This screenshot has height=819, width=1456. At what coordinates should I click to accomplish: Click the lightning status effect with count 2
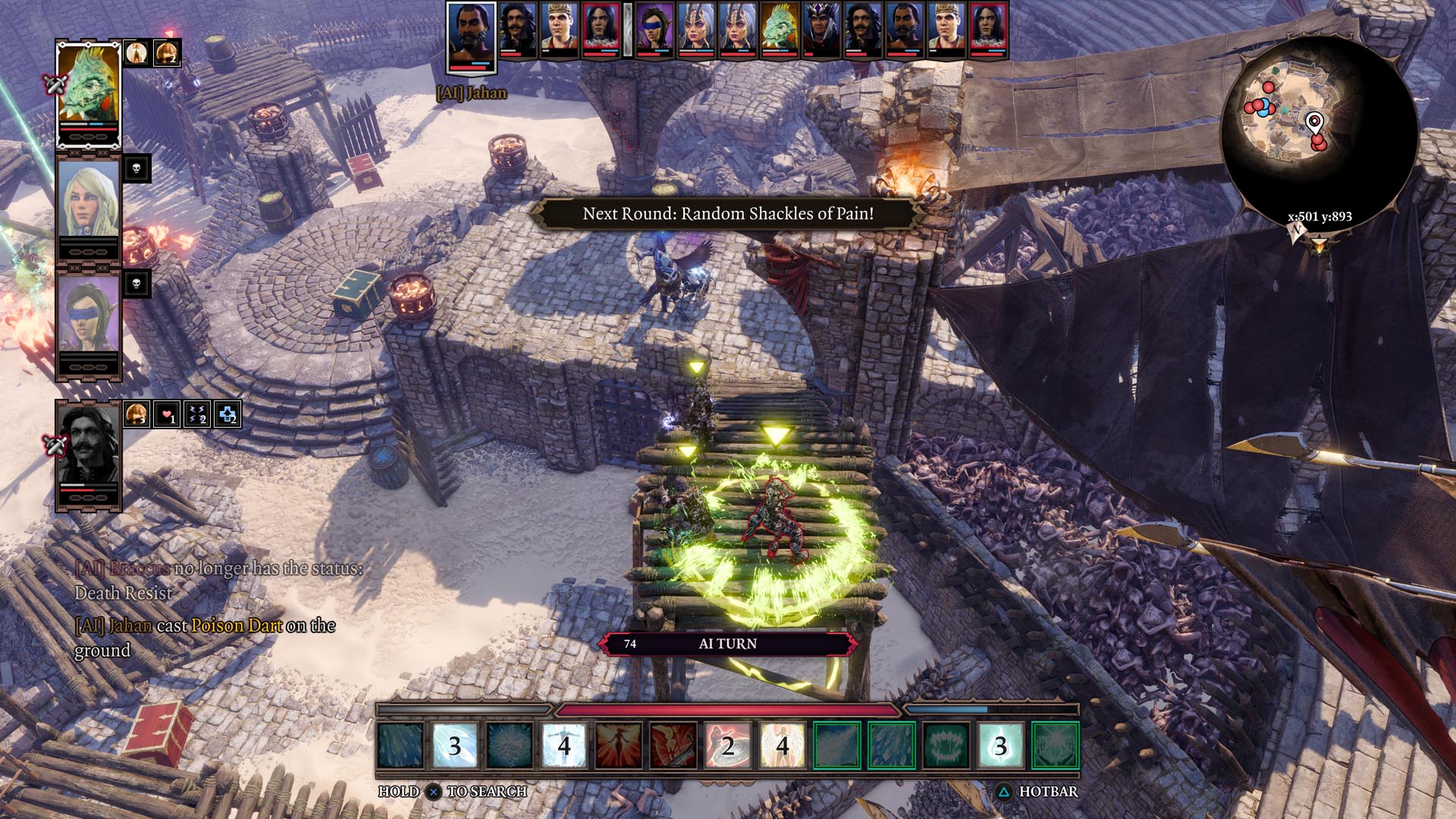(198, 416)
